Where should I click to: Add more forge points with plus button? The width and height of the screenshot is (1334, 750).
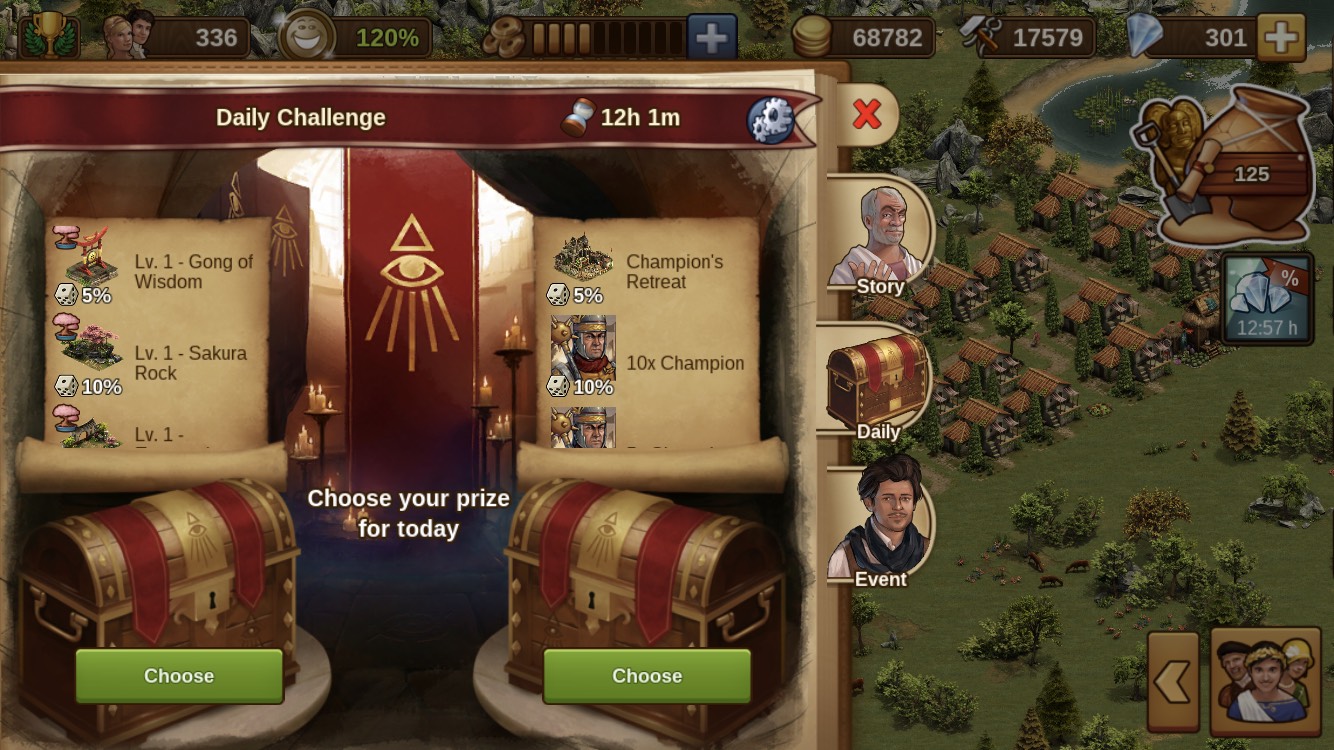(711, 38)
